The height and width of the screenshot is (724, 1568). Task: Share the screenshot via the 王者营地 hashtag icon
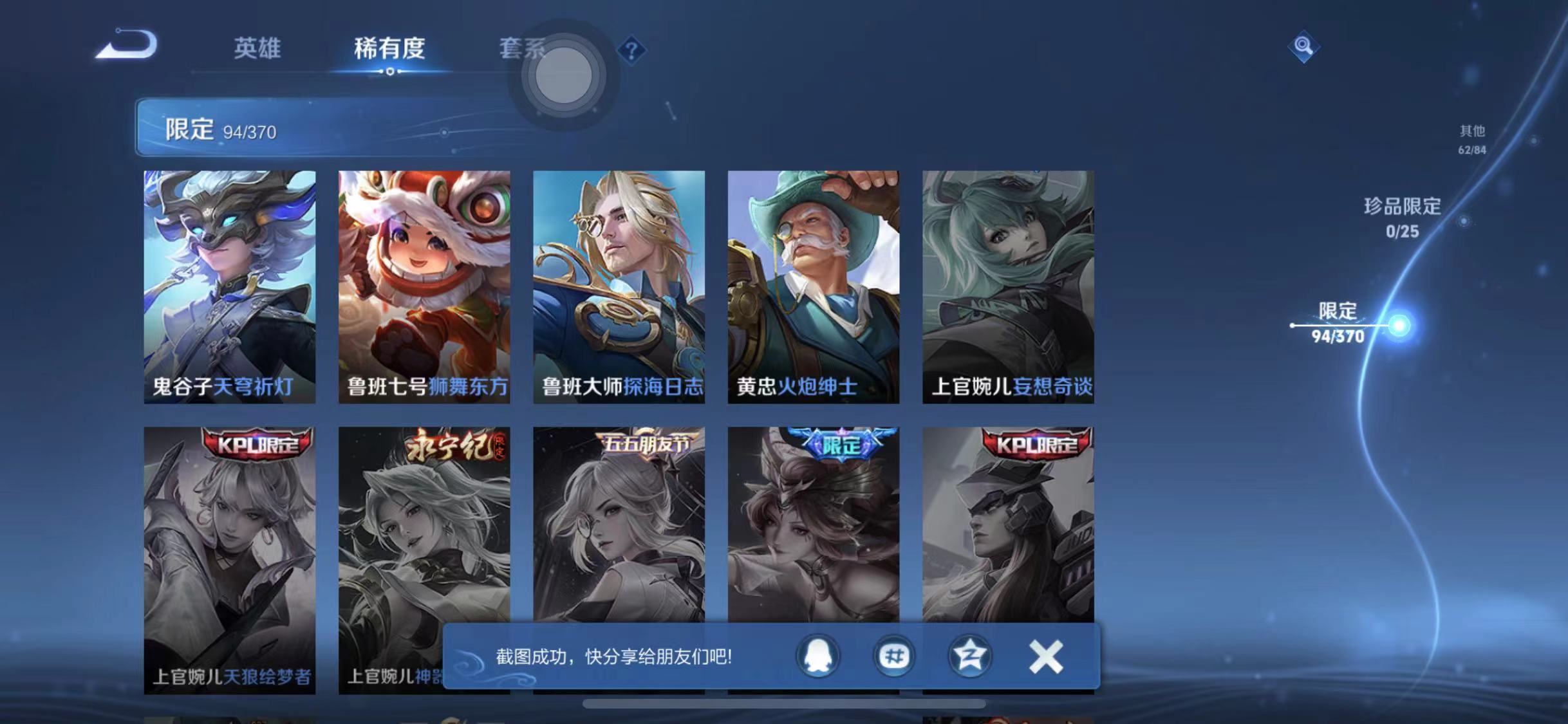click(893, 656)
